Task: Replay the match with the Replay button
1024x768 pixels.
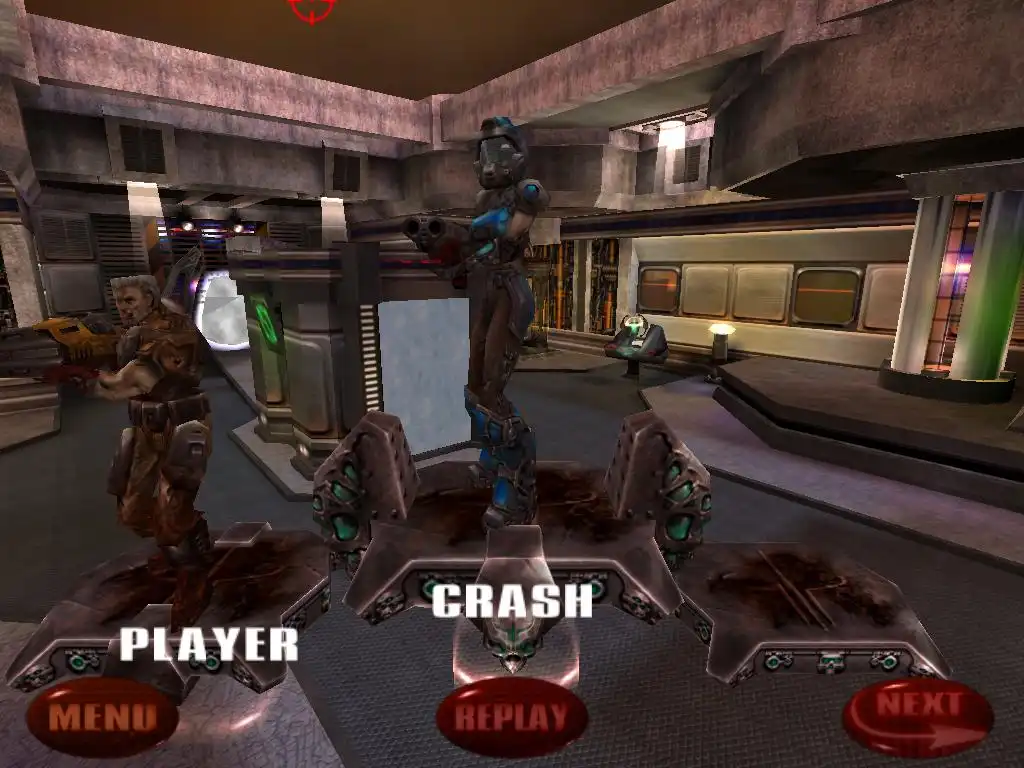Action: pyautogui.click(x=511, y=716)
